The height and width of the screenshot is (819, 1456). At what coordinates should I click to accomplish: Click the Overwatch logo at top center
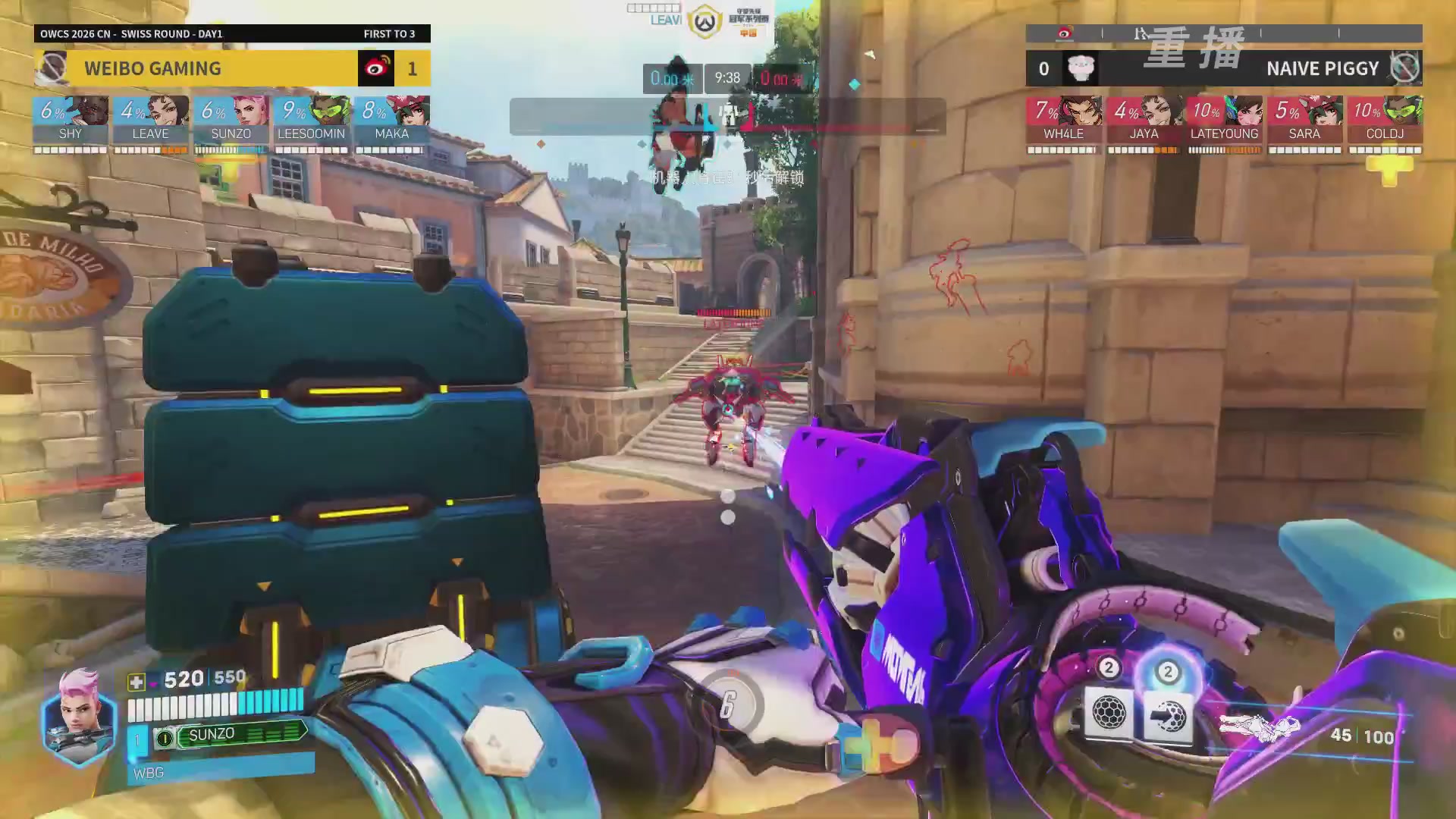point(704,23)
